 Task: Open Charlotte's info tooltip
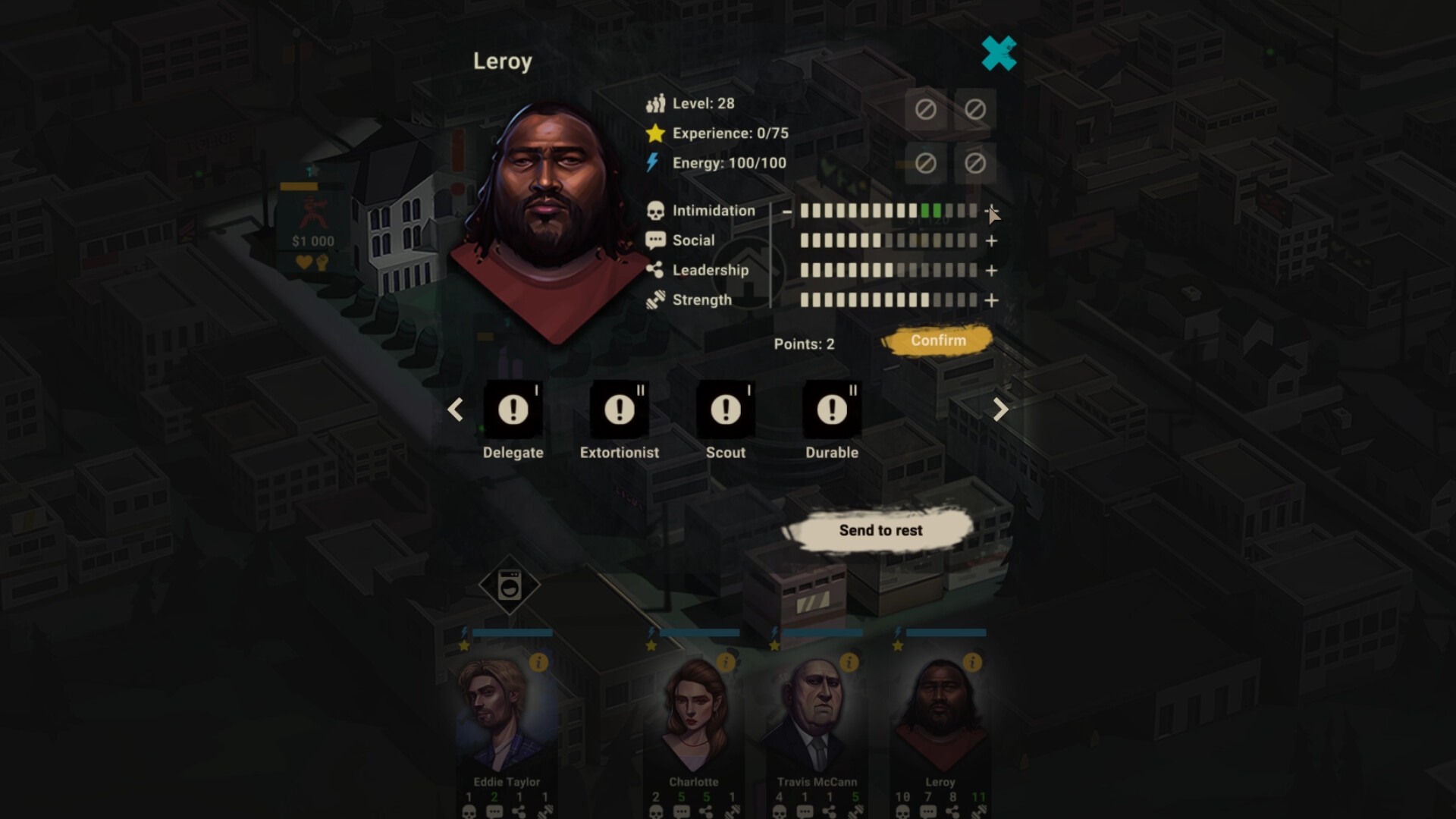(x=727, y=663)
